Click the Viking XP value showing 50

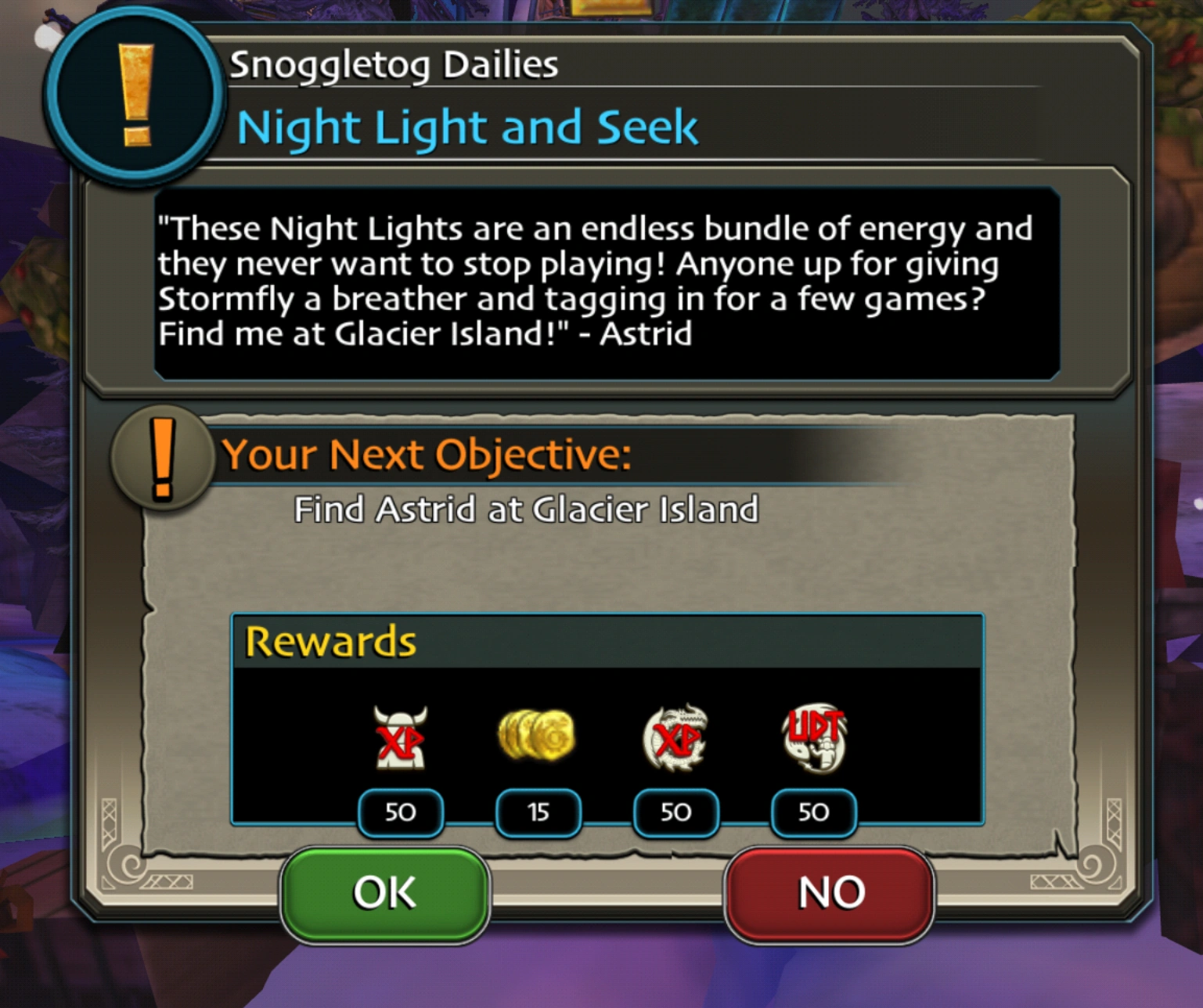pyautogui.click(x=401, y=813)
